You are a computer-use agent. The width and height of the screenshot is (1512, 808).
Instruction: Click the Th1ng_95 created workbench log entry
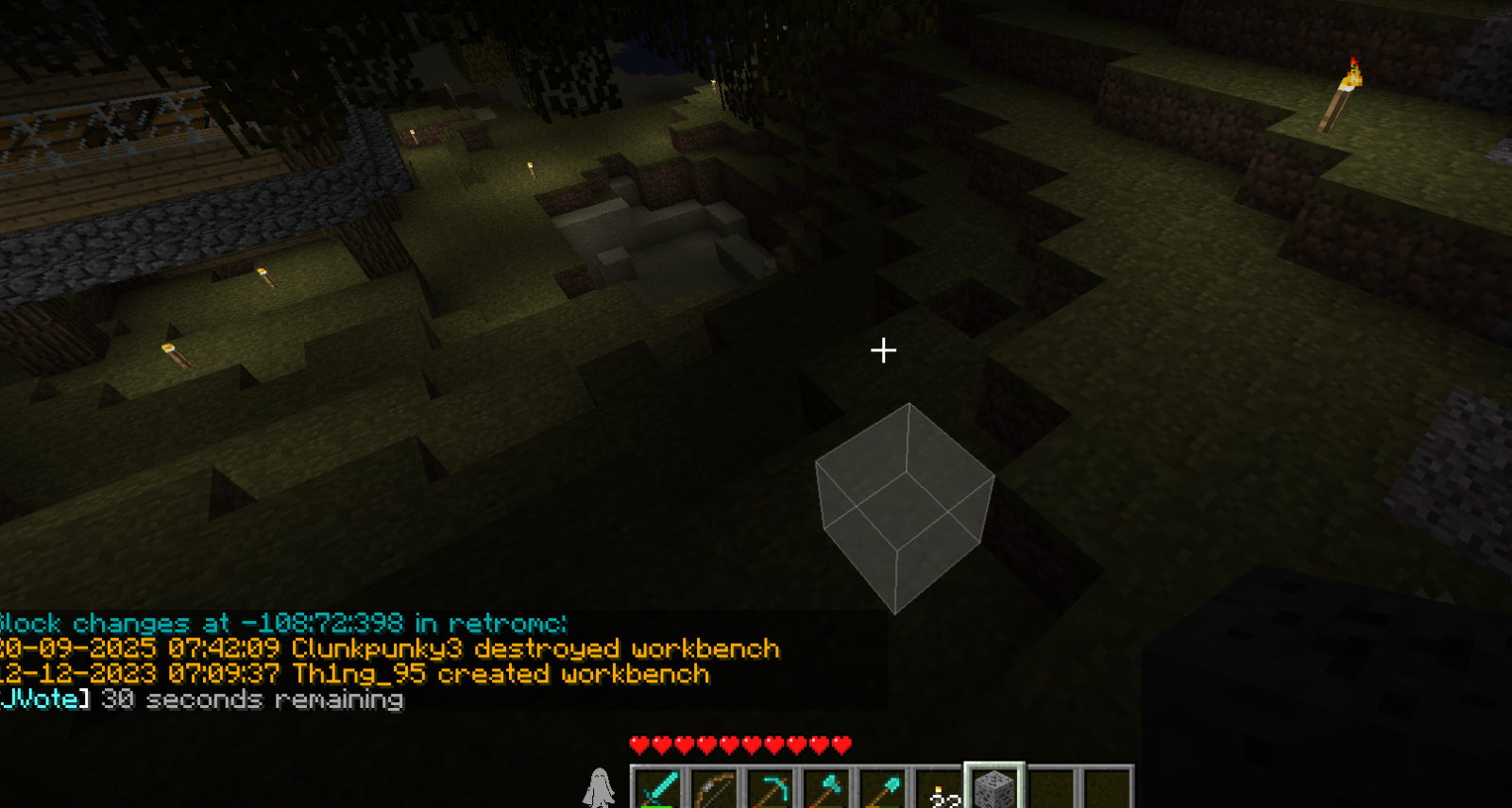coord(355,674)
